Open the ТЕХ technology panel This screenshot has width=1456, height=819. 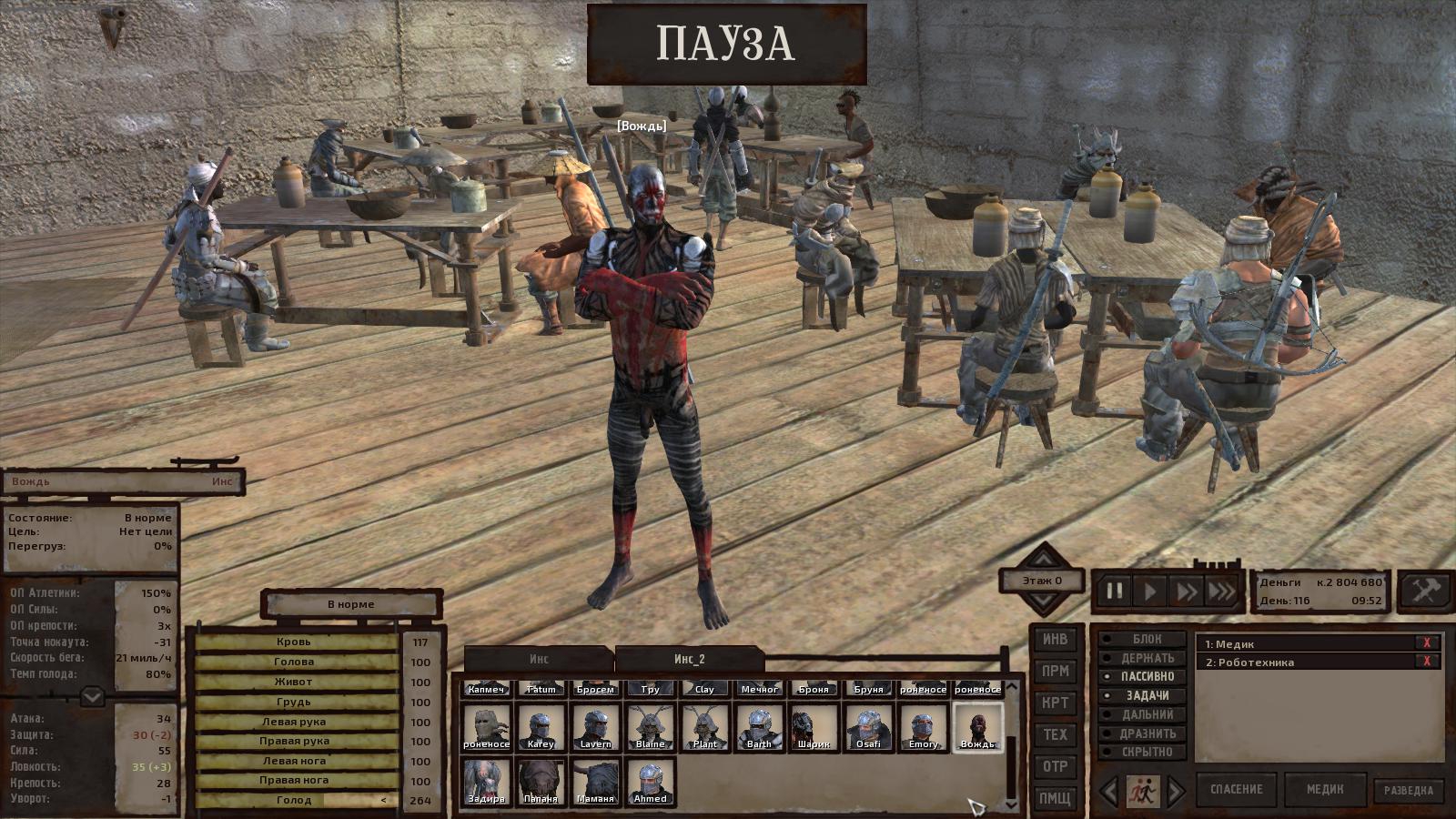point(1055,734)
